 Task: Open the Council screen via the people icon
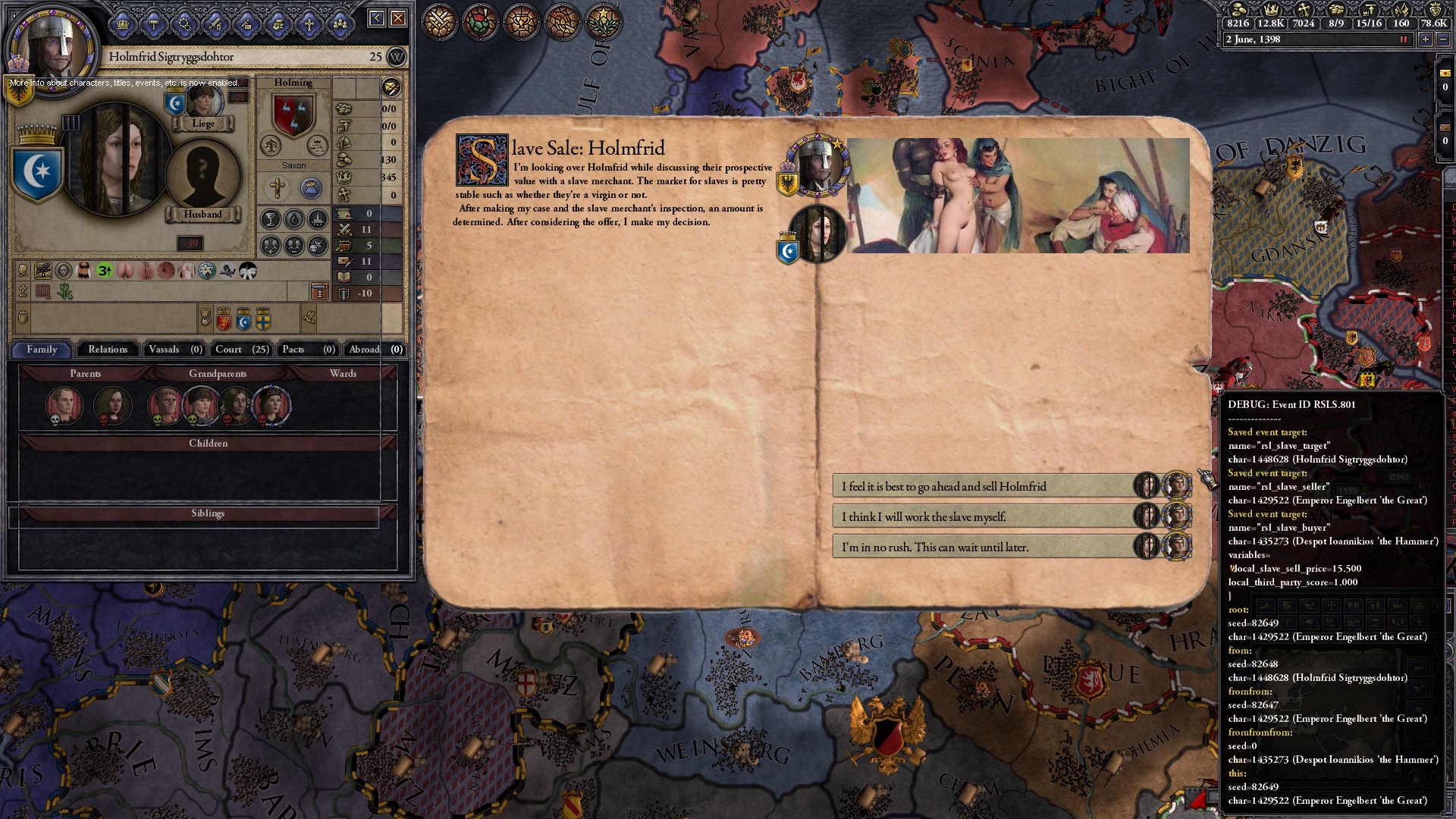pos(338,23)
